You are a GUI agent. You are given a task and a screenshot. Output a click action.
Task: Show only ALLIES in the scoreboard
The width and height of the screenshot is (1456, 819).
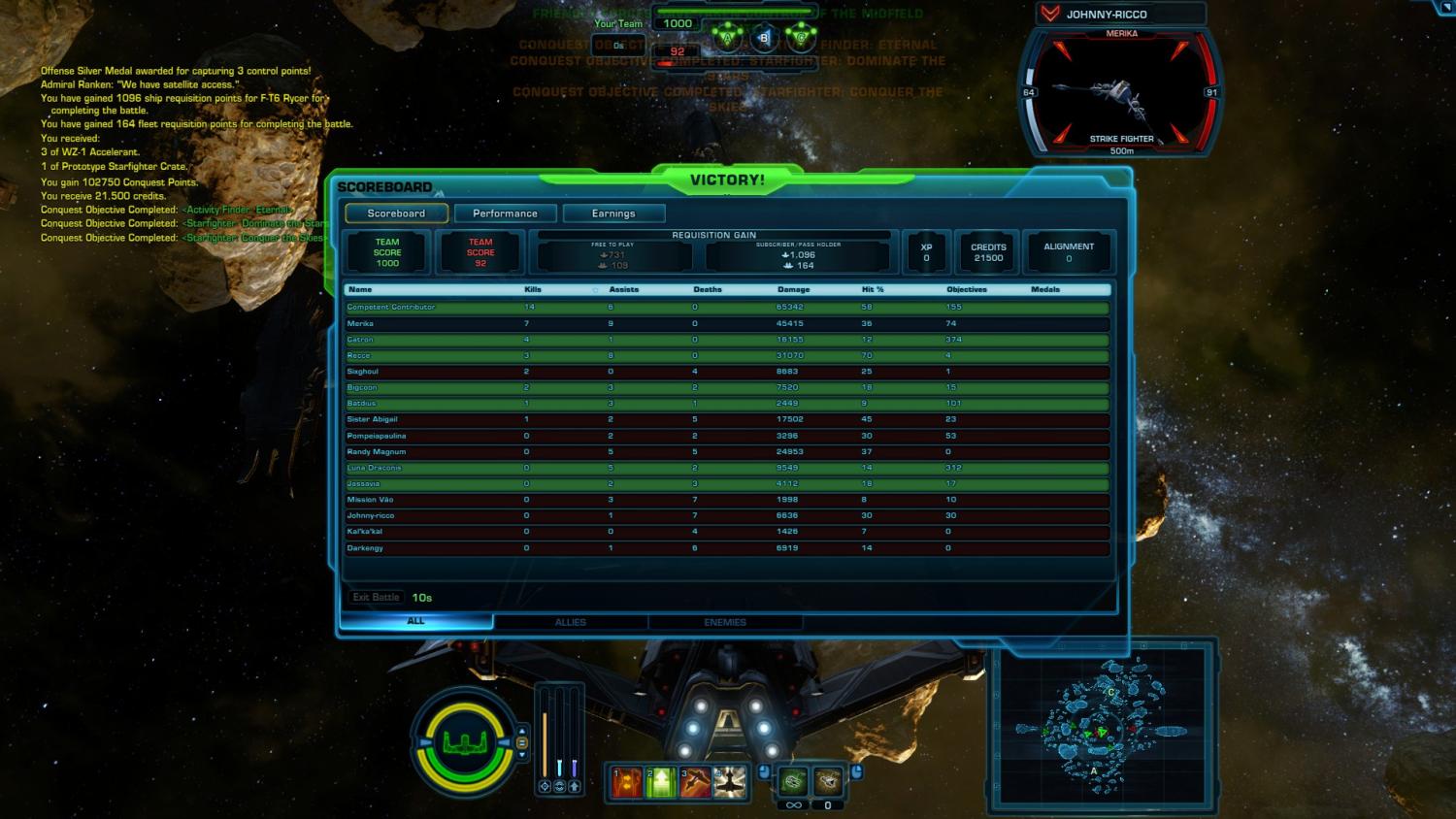pyautogui.click(x=571, y=621)
